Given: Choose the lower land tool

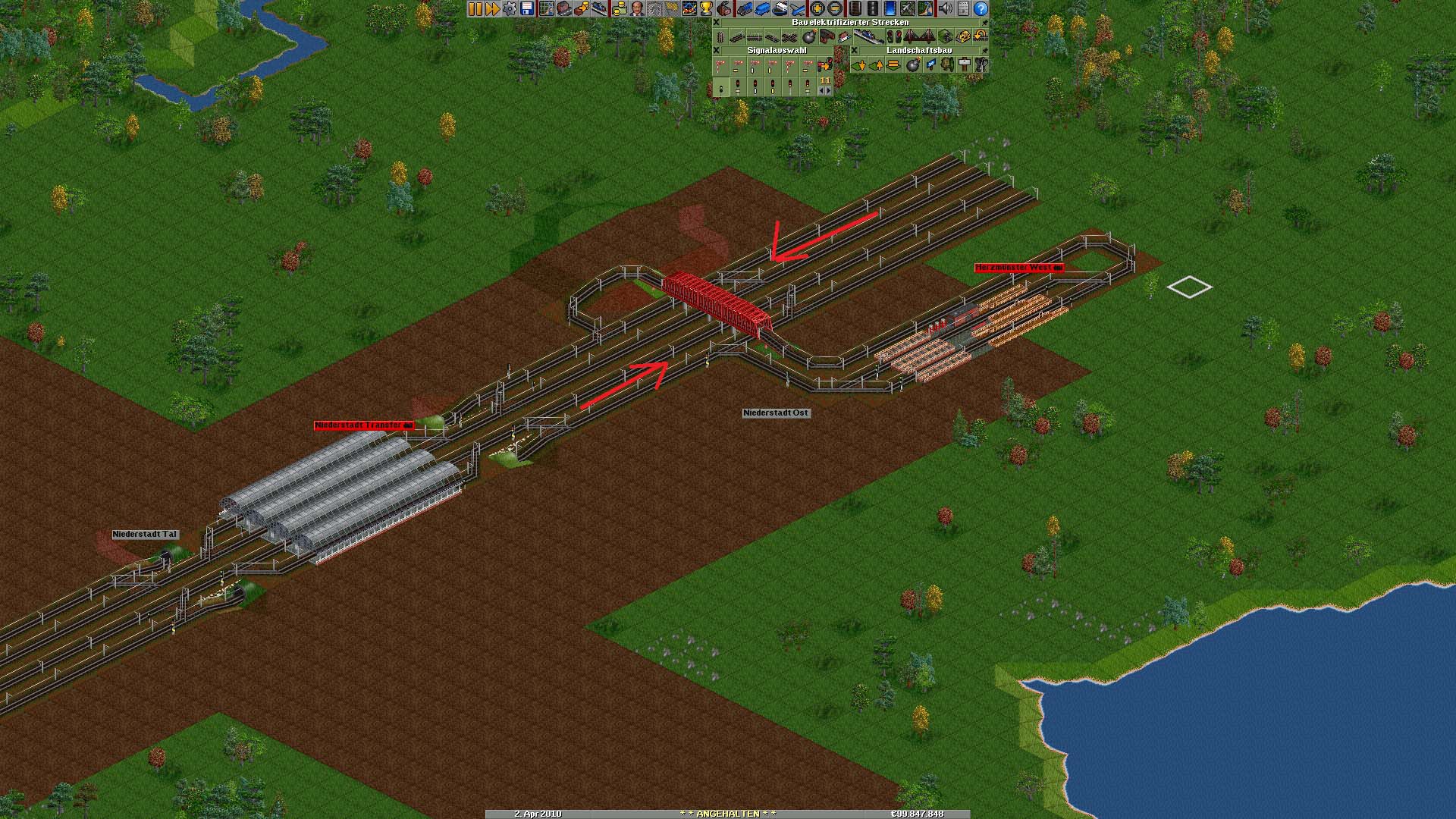Looking at the screenshot, I should click(x=859, y=65).
